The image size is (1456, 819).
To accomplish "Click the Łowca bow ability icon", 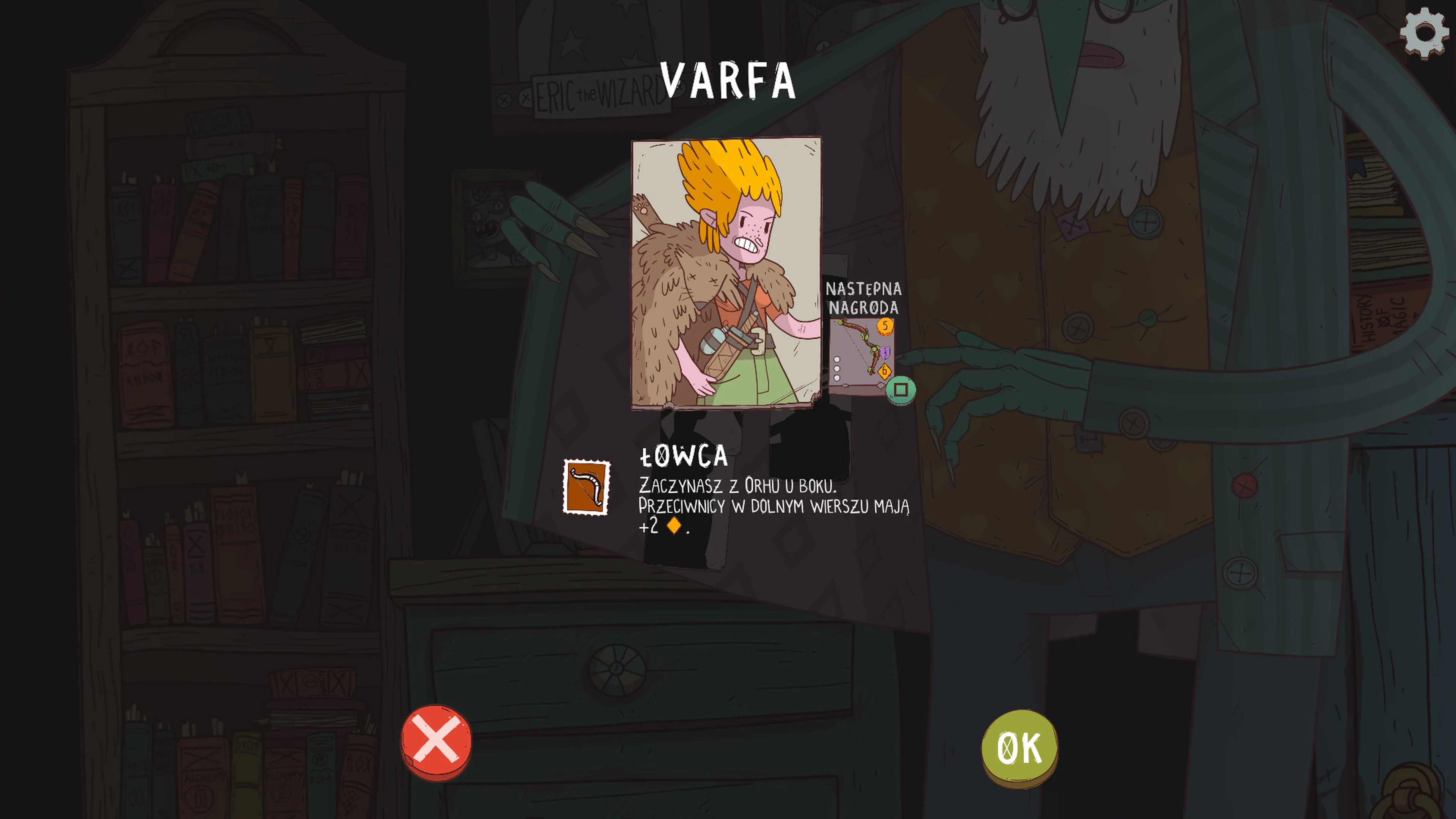I will pyautogui.click(x=586, y=486).
